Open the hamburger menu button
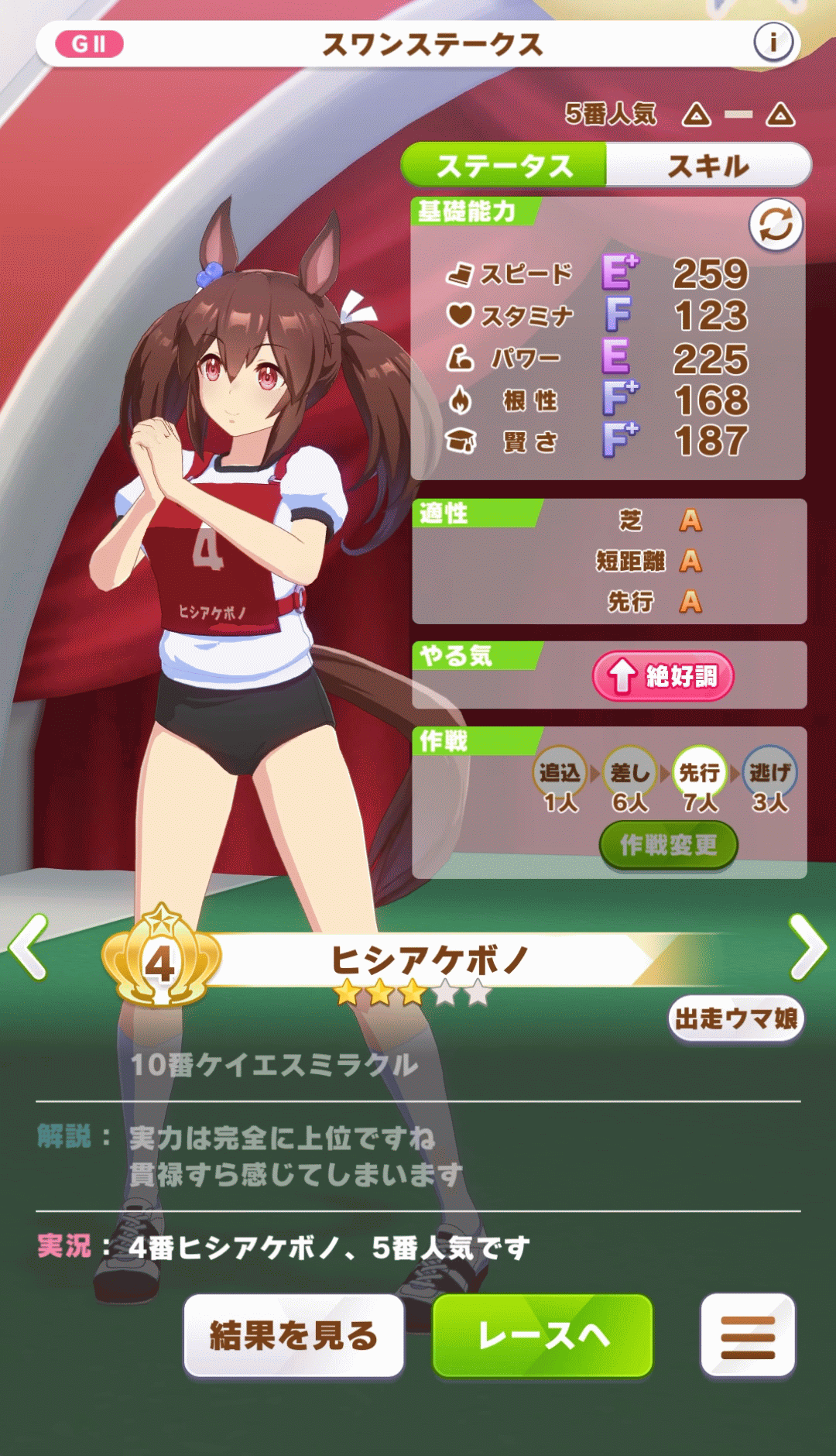This screenshot has width=836, height=1456. 748,1335
